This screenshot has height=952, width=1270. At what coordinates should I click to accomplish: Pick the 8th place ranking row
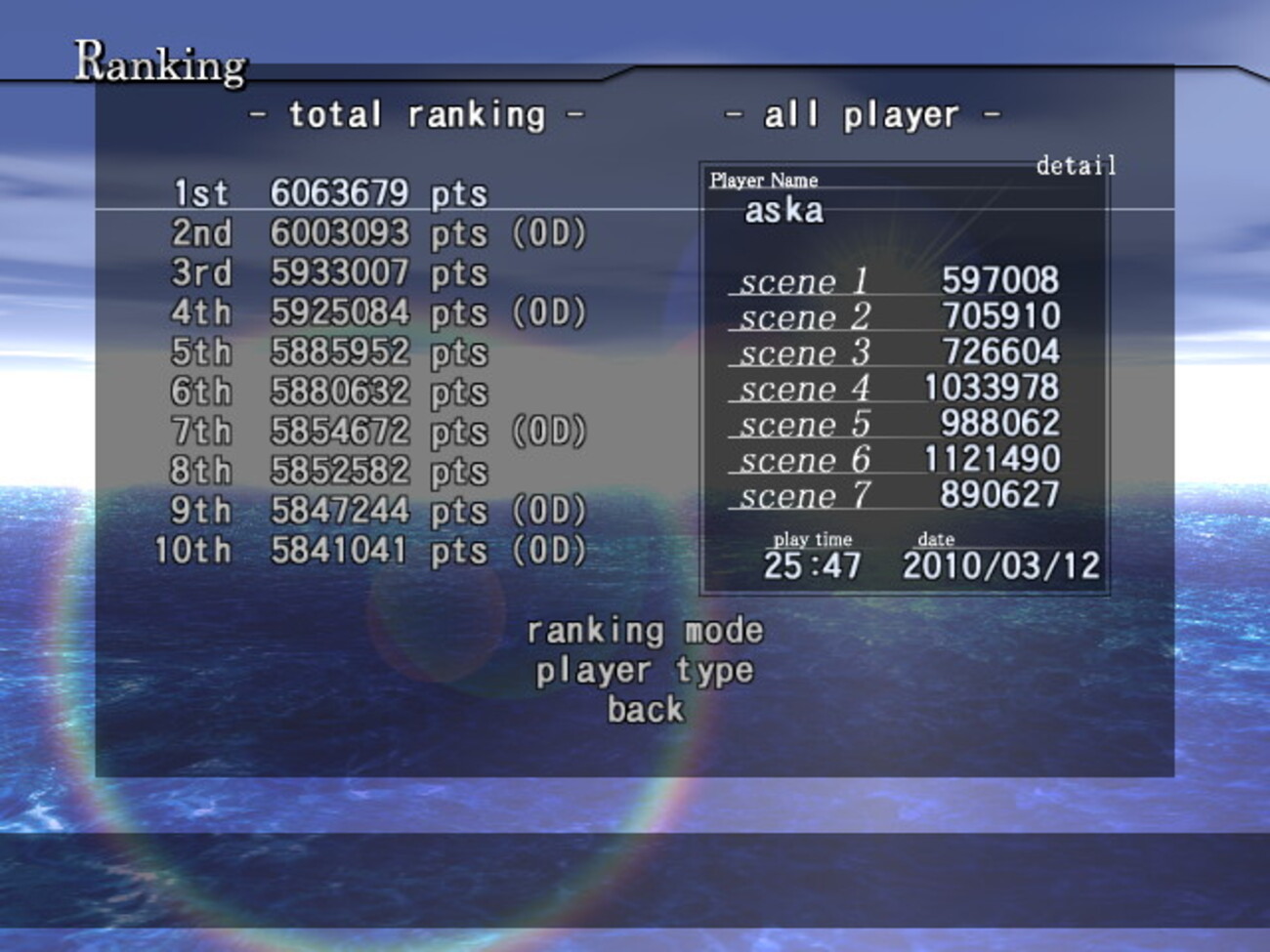coord(329,471)
